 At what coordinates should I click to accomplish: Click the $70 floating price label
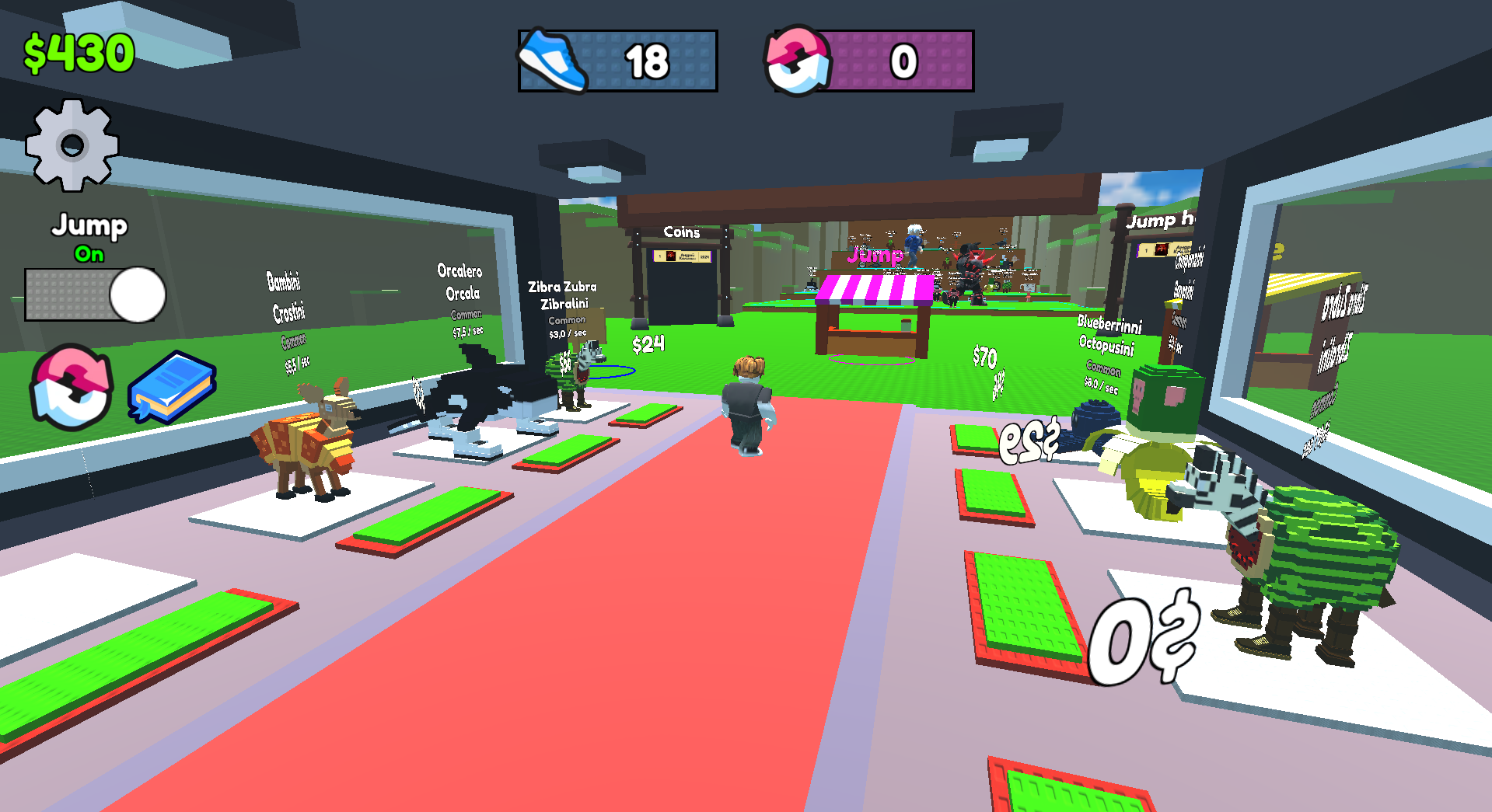985,357
